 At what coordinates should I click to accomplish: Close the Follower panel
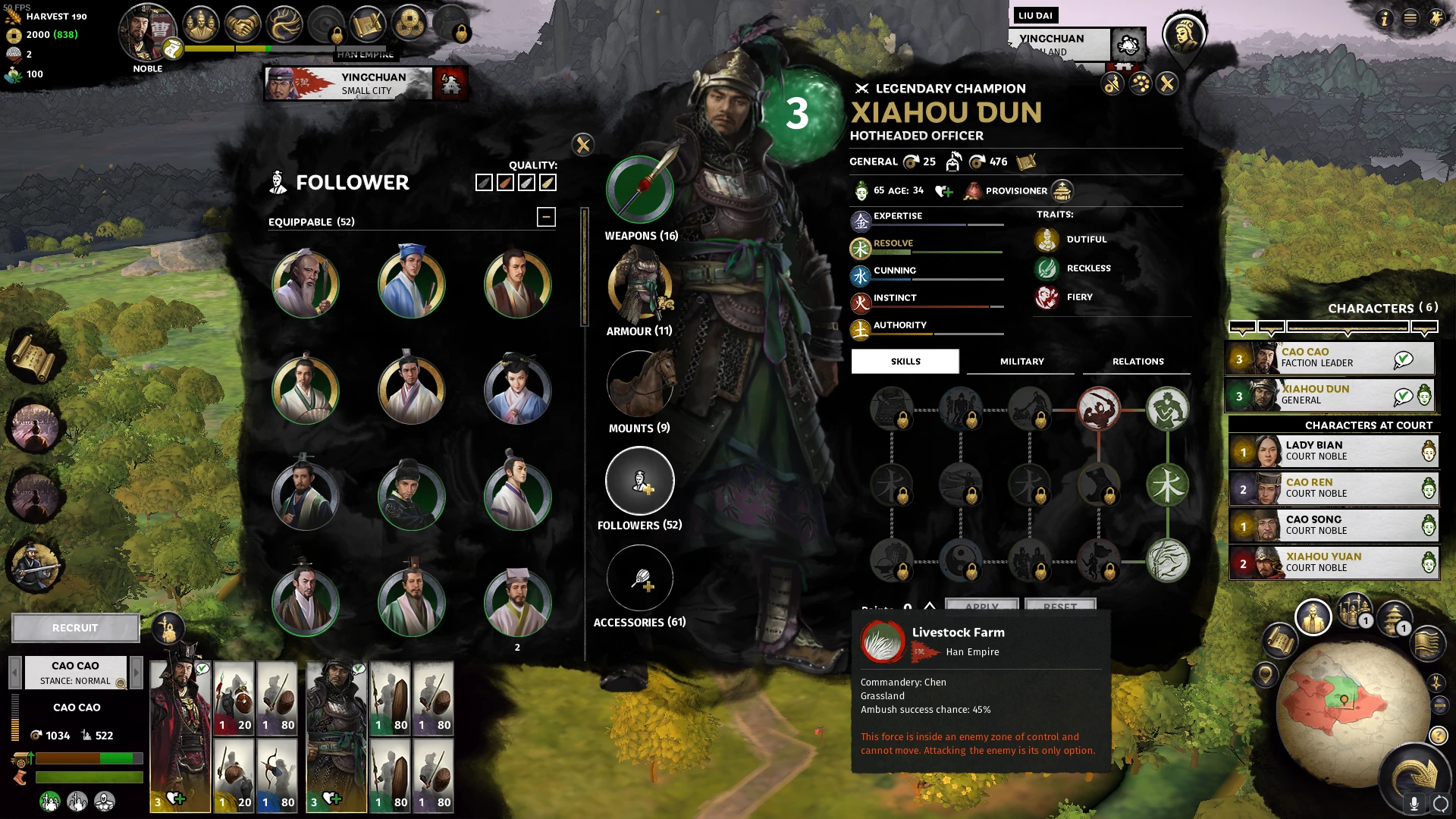pos(583,145)
